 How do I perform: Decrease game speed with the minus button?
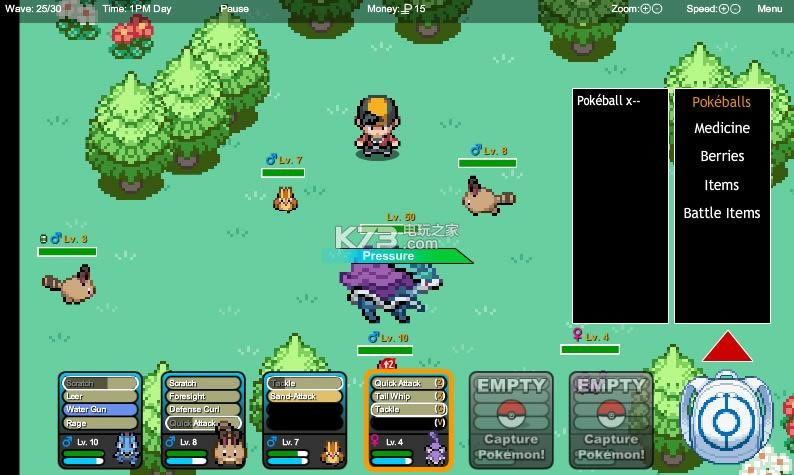[735, 8]
